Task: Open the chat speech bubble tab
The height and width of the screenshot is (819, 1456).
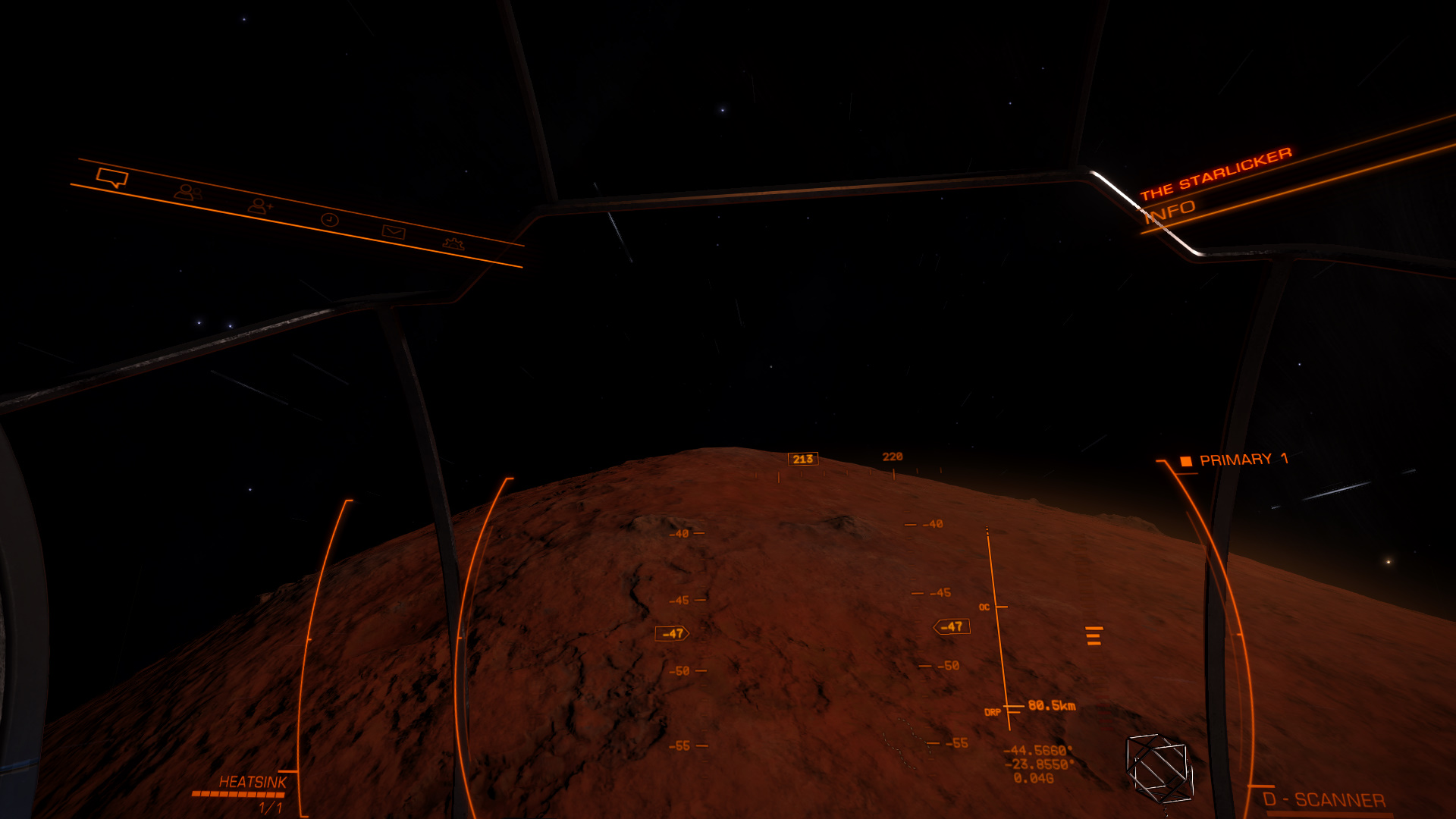Action: coord(112,179)
